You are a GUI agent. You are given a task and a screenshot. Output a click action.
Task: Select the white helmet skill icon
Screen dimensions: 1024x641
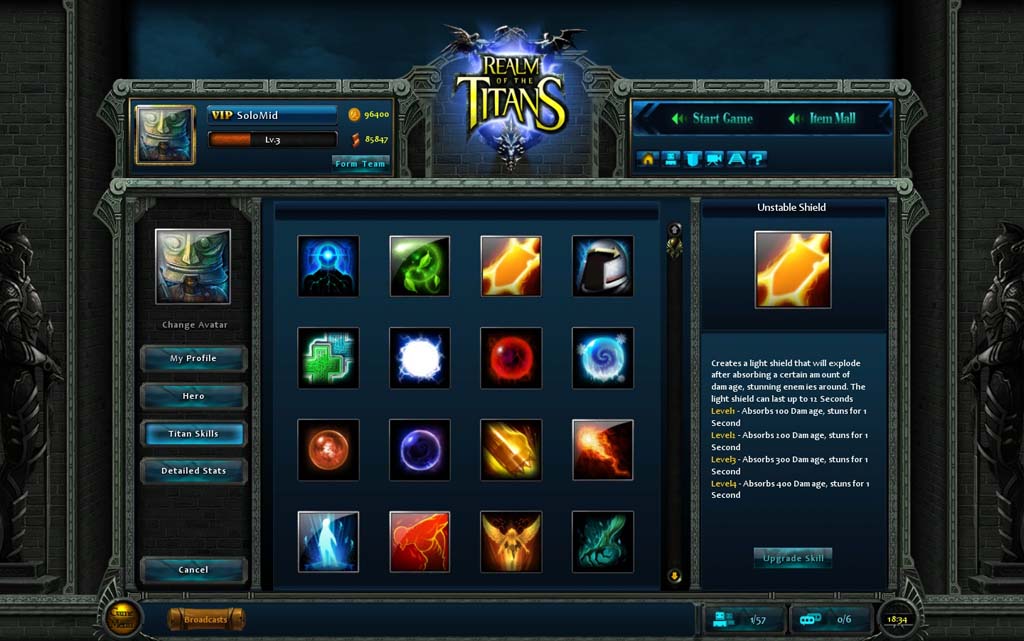(602, 266)
